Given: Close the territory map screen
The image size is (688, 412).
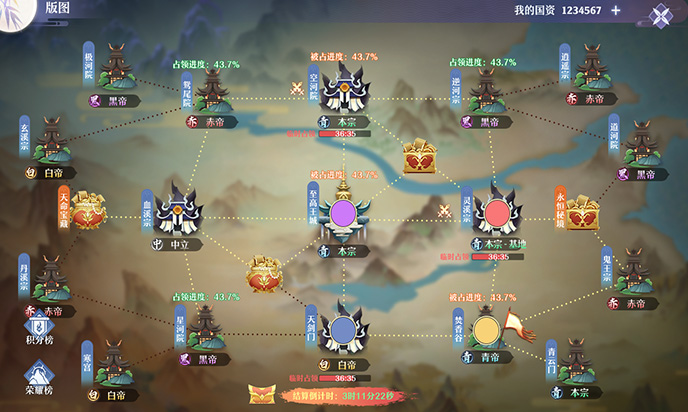Looking at the screenshot, I should click(661, 14).
